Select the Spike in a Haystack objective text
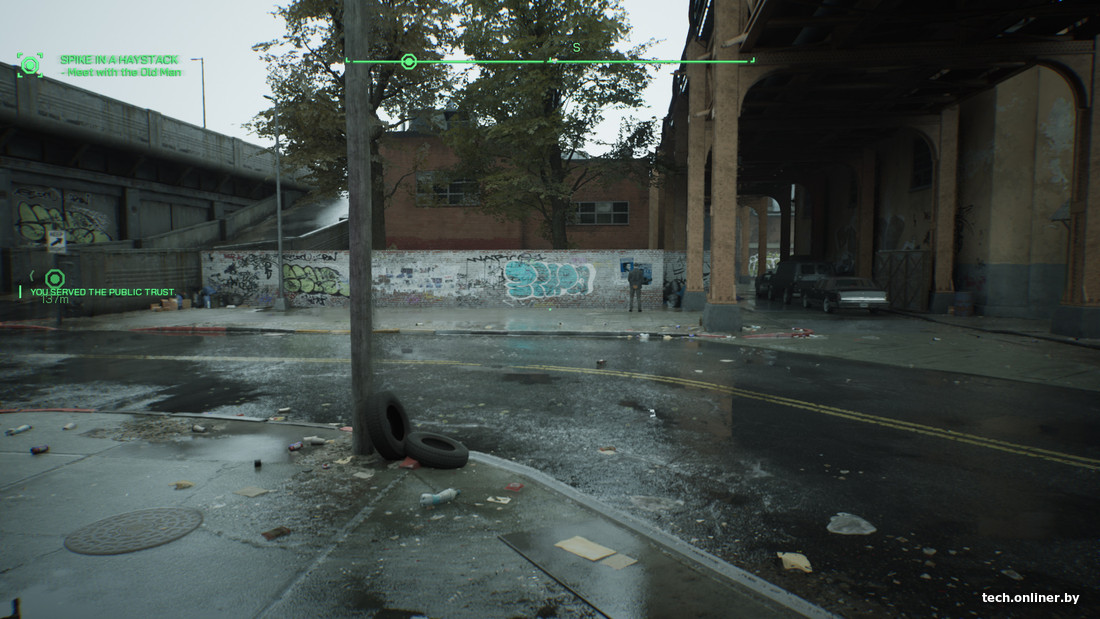The width and height of the screenshot is (1100, 619). (x=121, y=66)
